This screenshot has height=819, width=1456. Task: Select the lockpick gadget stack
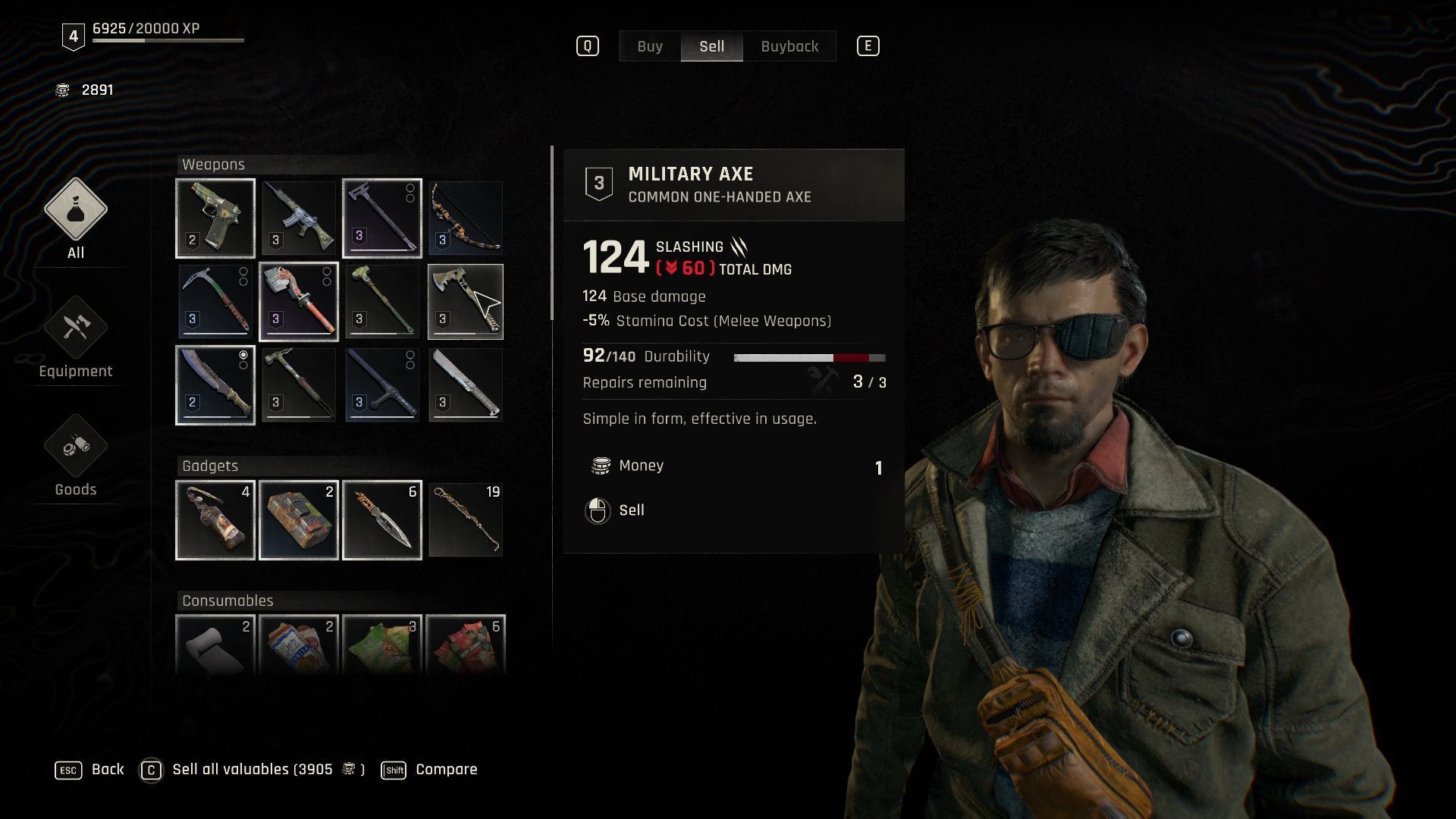pos(466,520)
